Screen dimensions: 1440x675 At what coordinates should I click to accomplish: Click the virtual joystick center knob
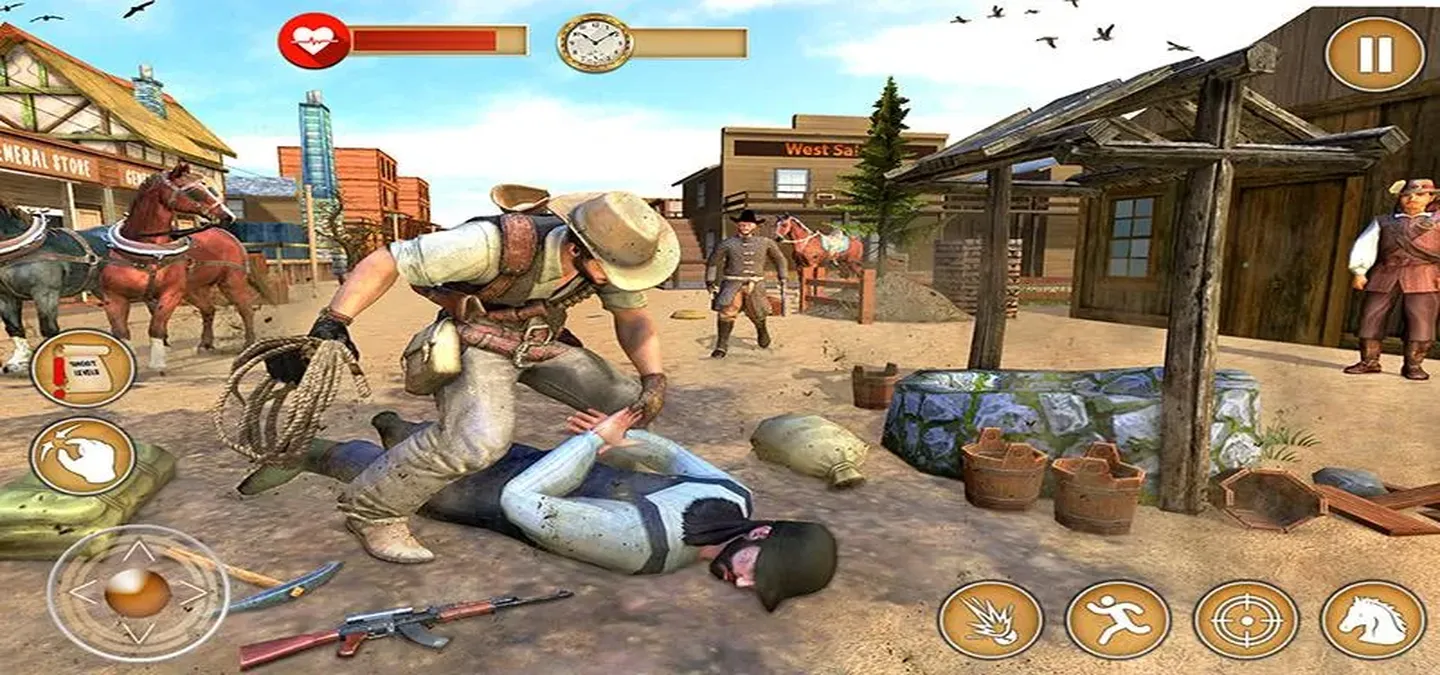coord(138,593)
